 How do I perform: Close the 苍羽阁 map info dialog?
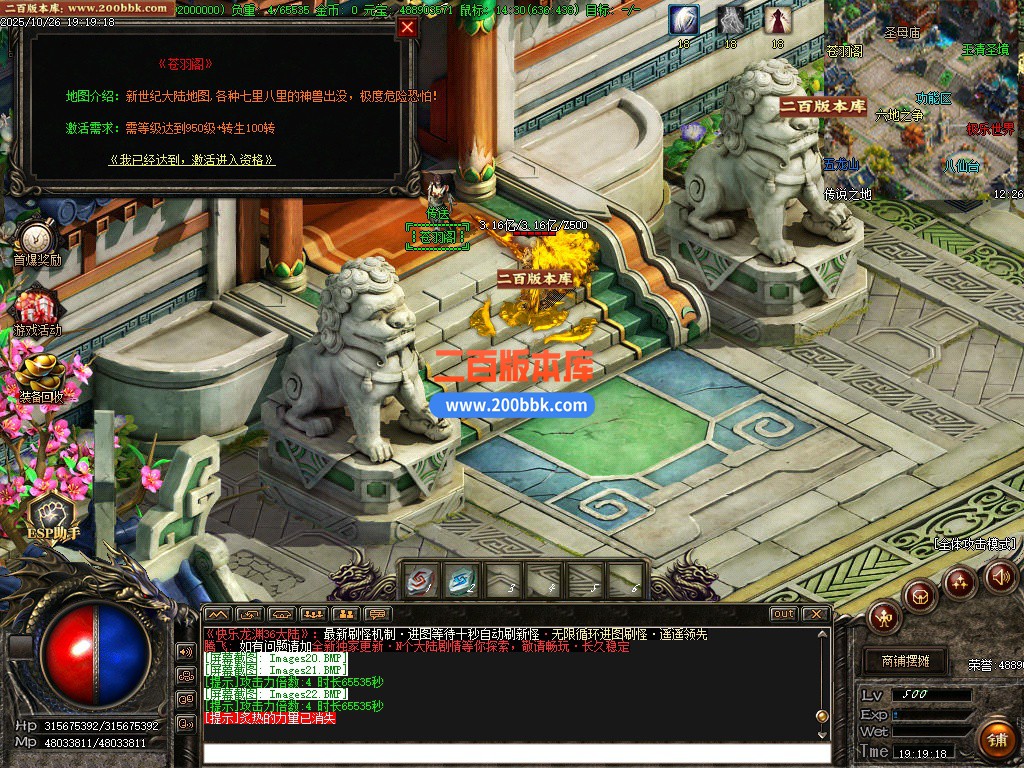pyautogui.click(x=407, y=28)
